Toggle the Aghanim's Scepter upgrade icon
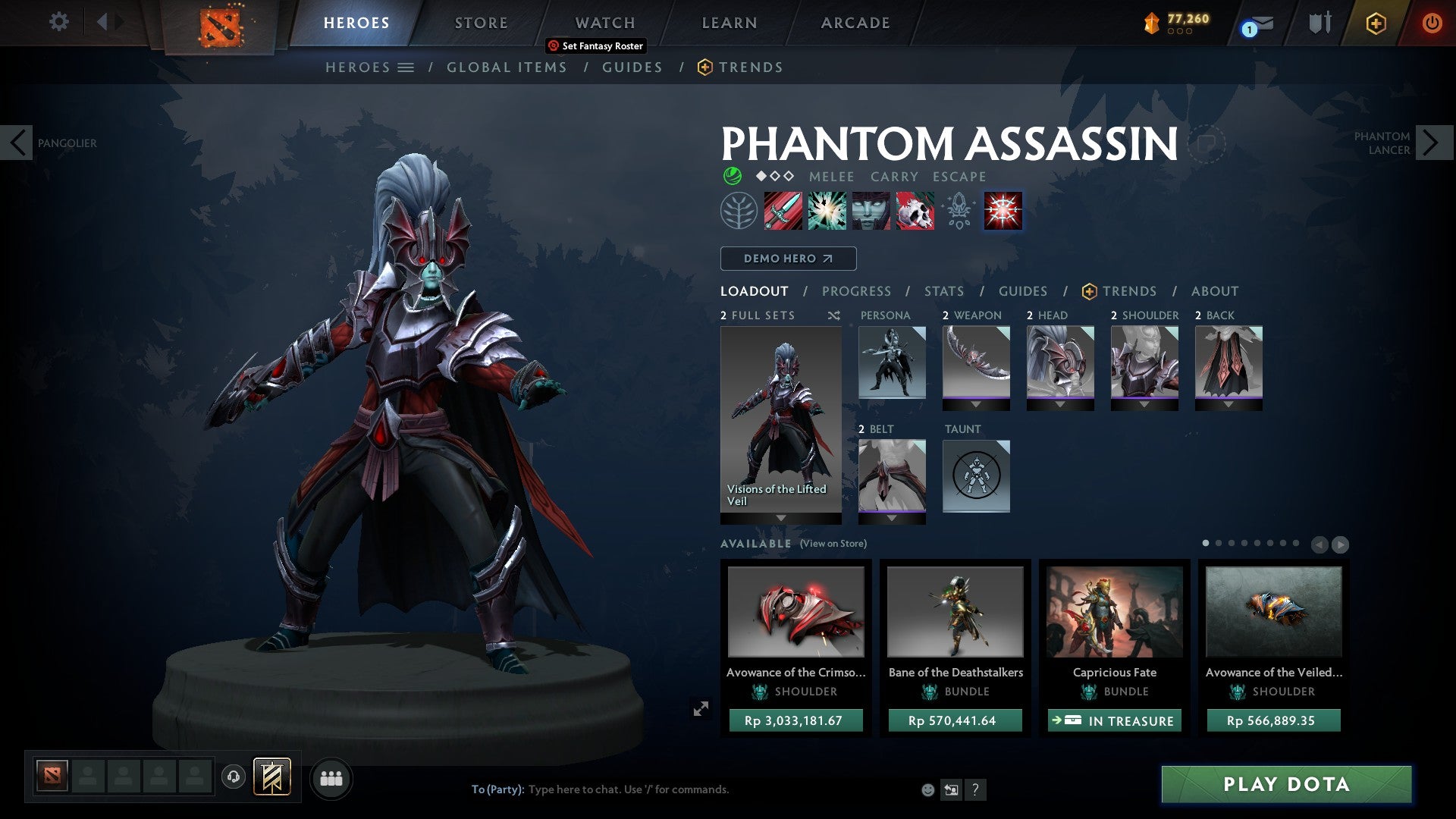Viewport: 1456px width, 819px height. 958,211
